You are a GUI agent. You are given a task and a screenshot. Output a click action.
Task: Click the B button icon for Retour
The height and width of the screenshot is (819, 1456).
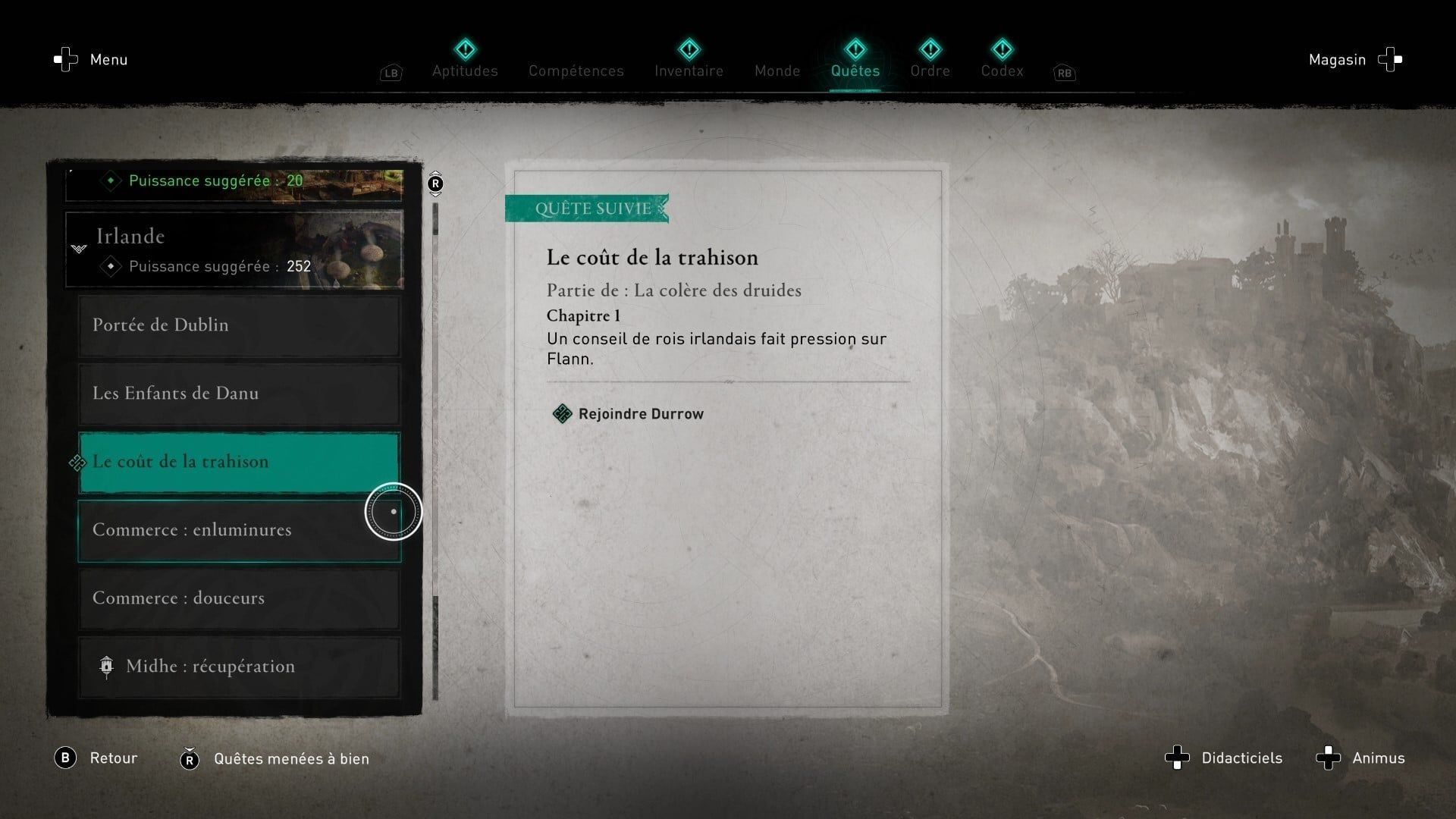point(67,758)
